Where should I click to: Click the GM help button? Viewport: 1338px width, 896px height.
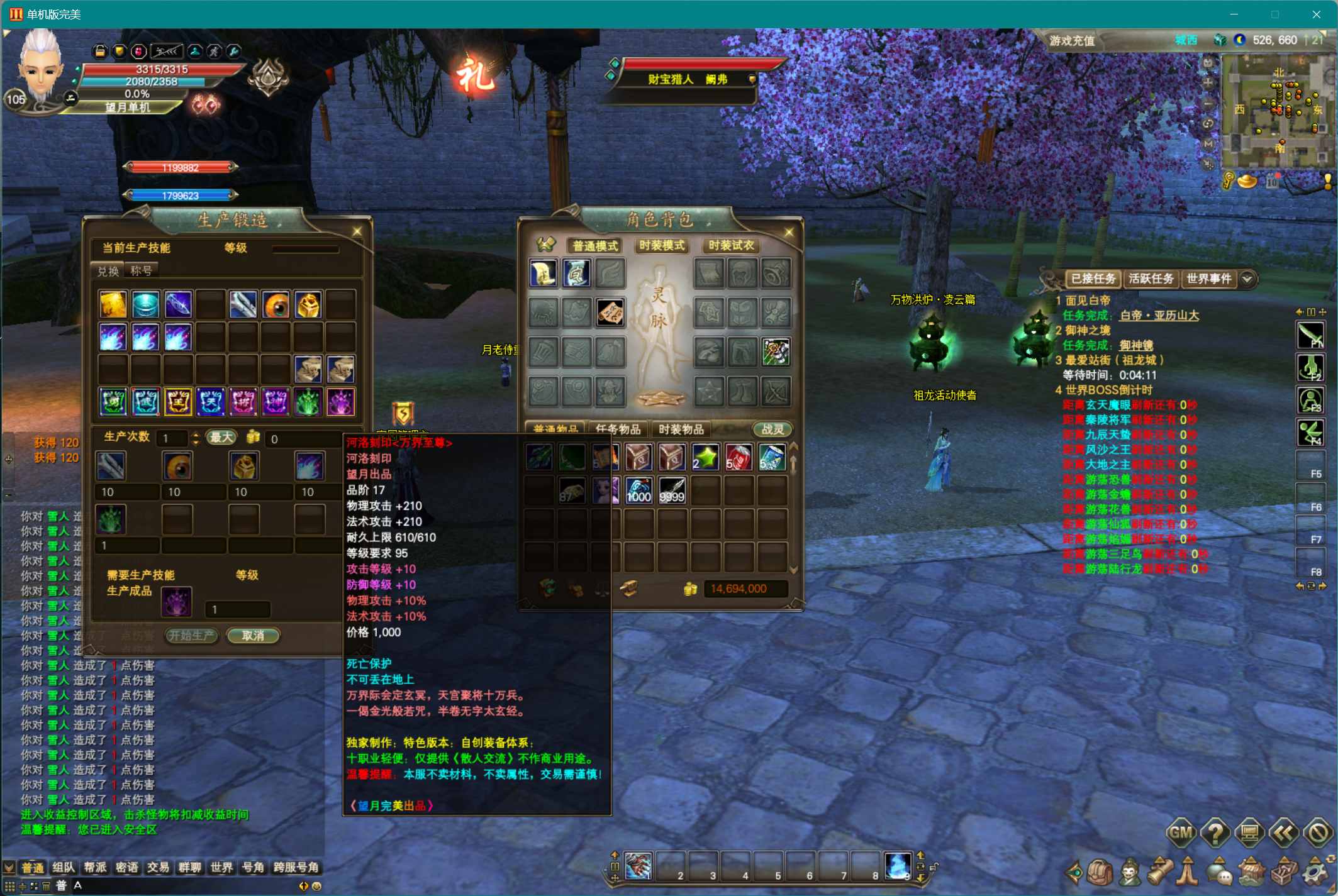tap(1180, 833)
